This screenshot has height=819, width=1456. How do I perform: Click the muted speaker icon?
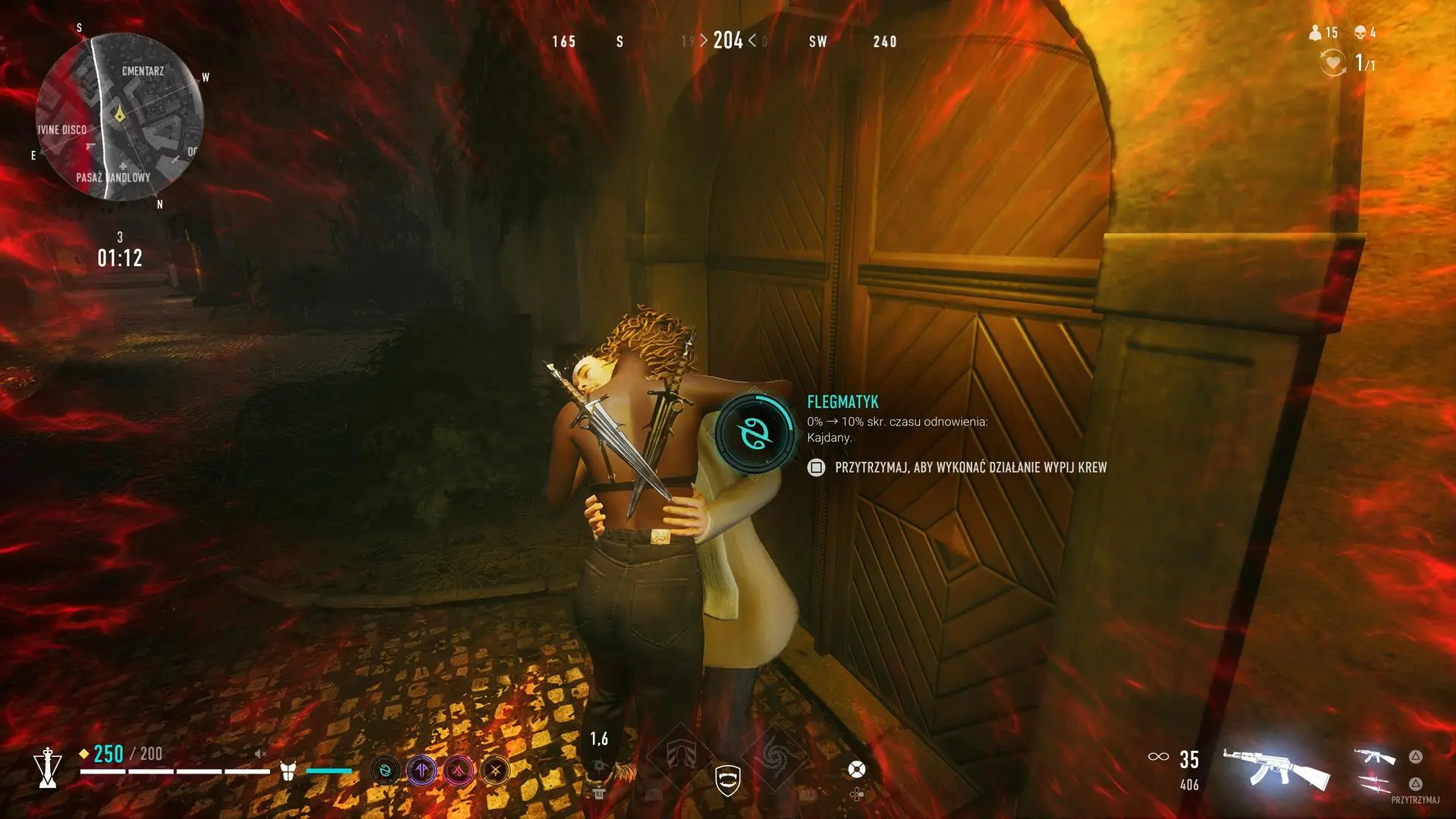tap(260, 754)
